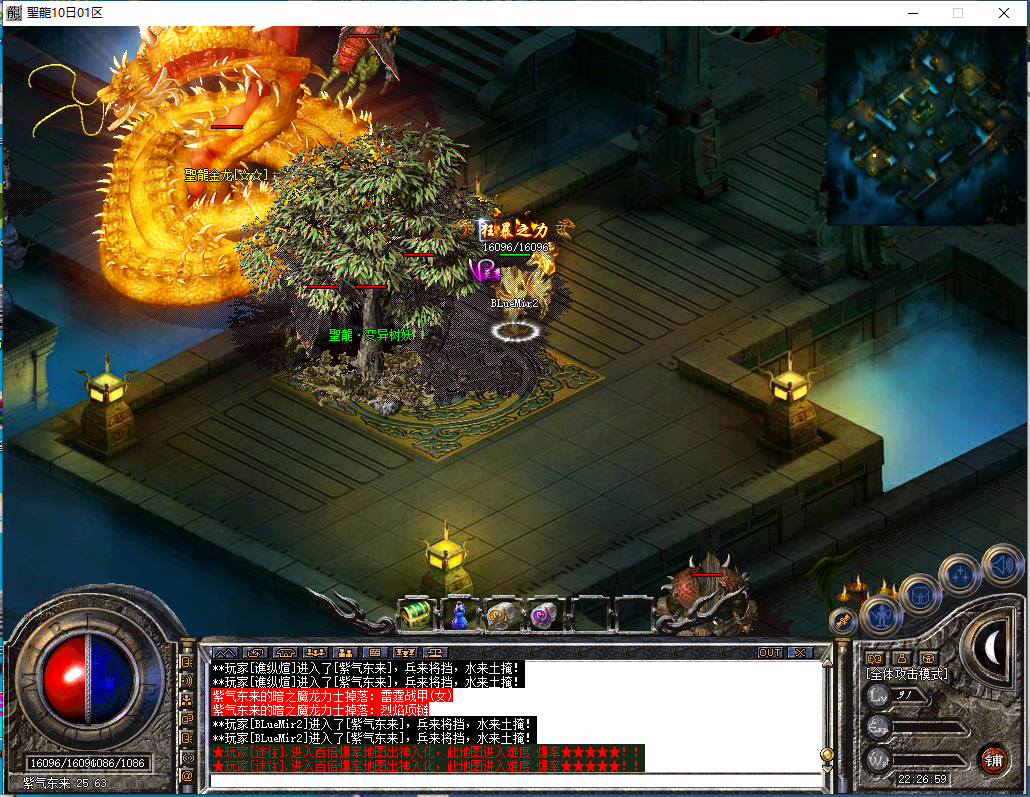
Task: Open the bag inventory round button
Action: point(919,595)
